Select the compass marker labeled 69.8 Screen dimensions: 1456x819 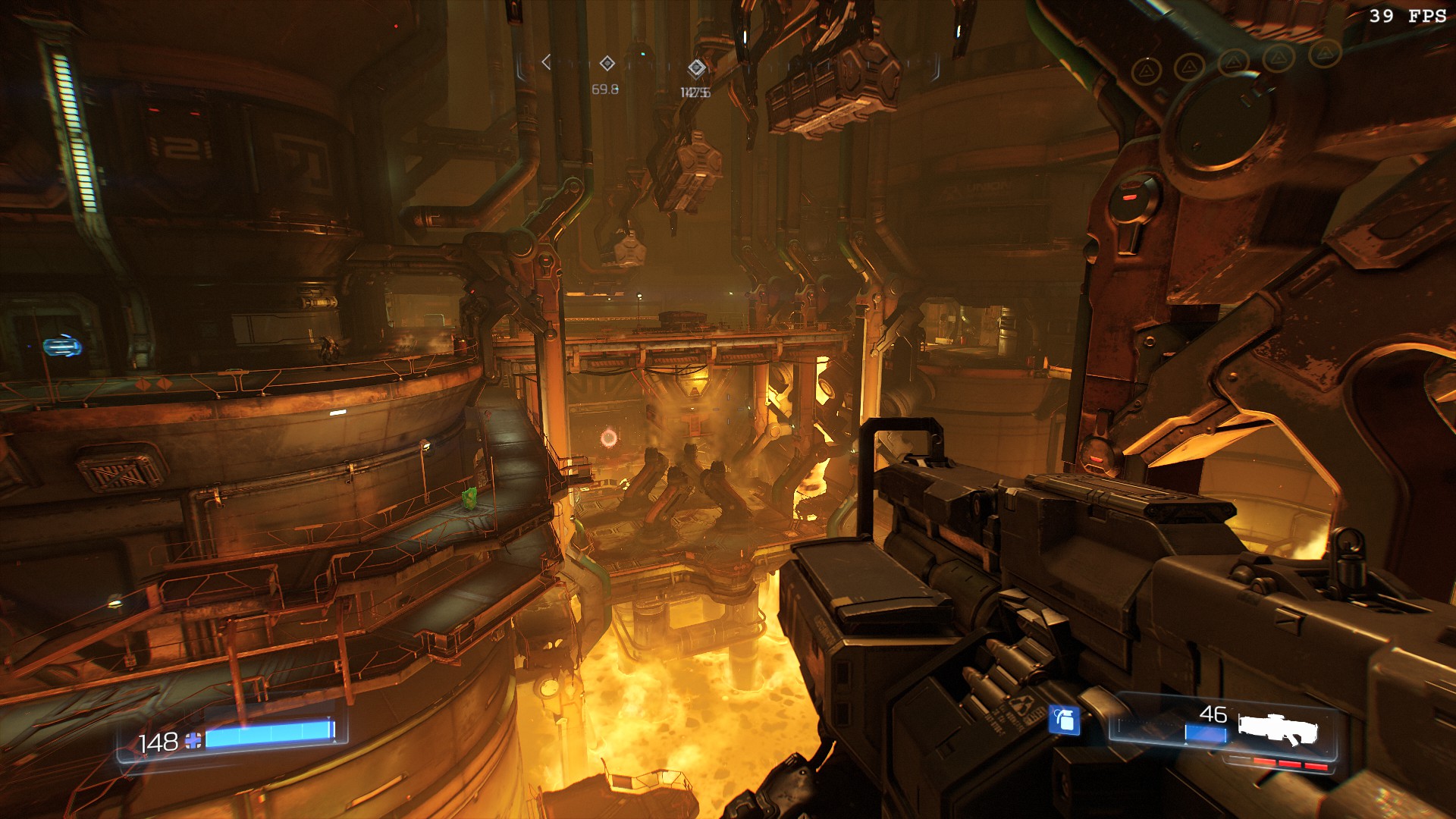pos(607,63)
